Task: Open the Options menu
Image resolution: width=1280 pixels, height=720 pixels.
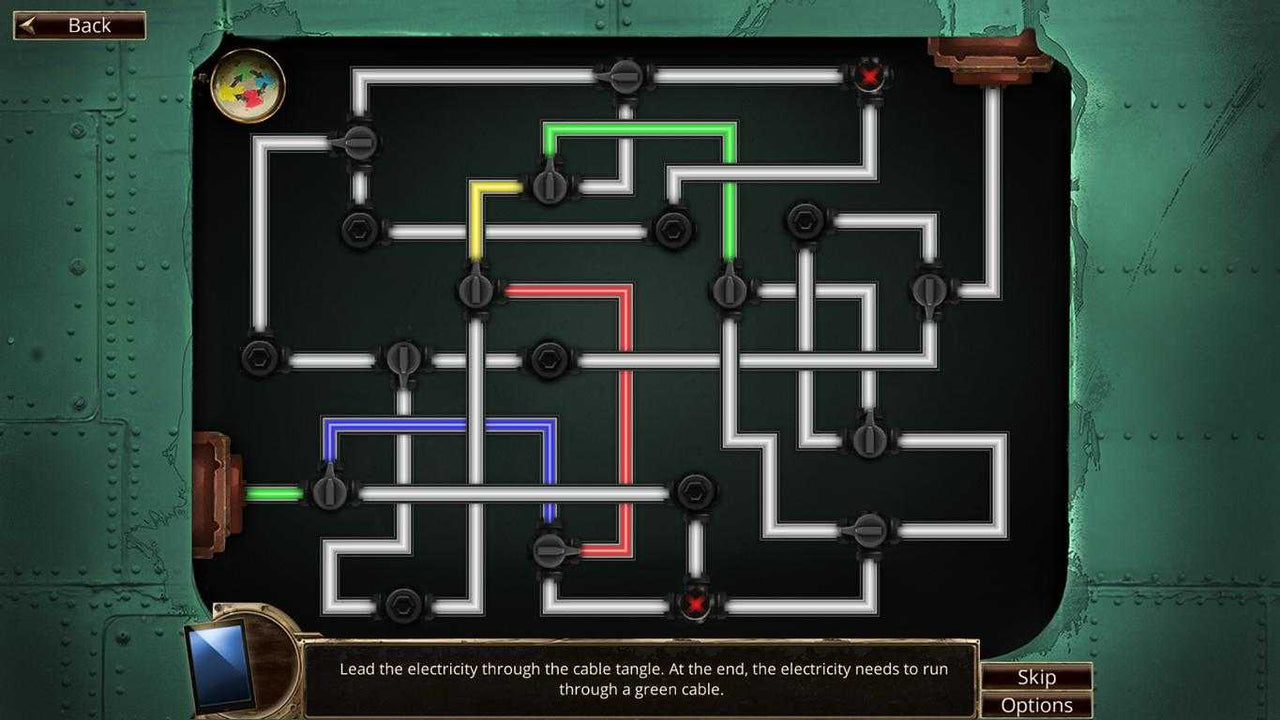Action: pyautogui.click(x=1036, y=705)
